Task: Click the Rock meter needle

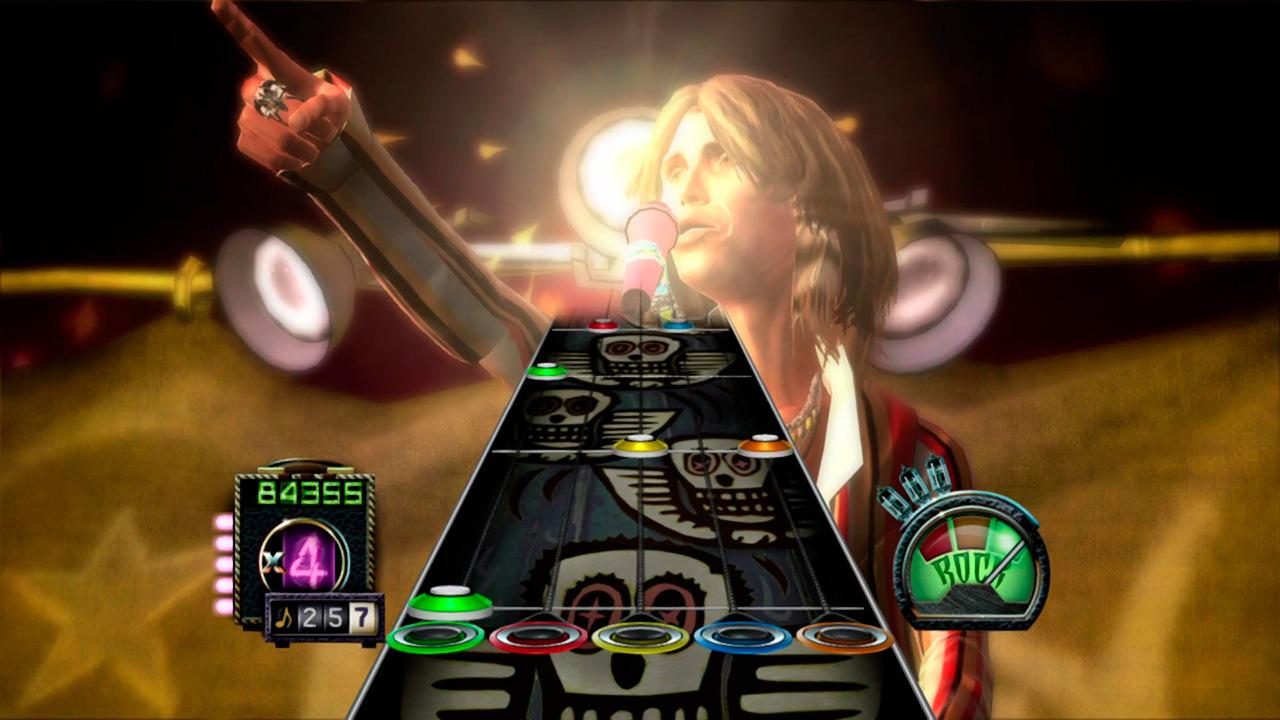Action: coord(1004,563)
